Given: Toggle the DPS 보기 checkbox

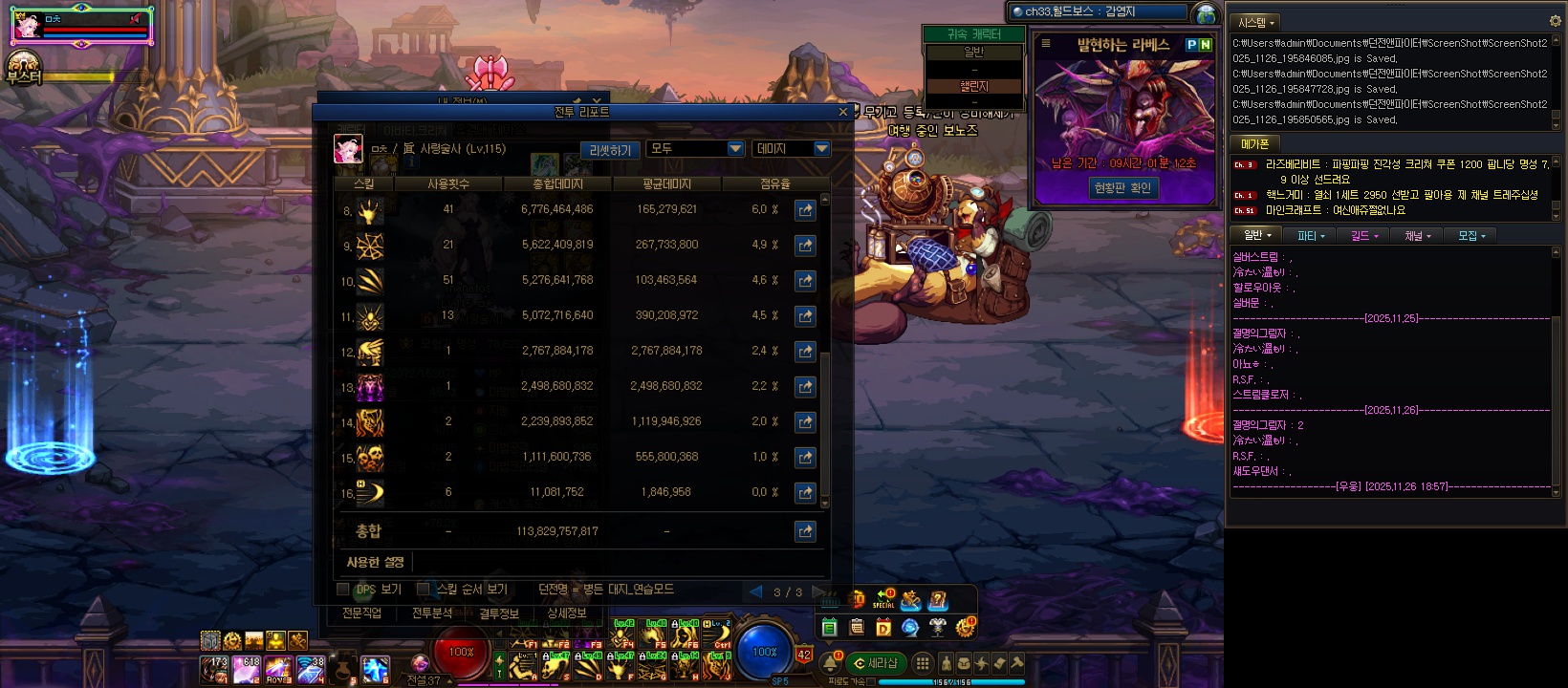Looking at the screenshot, I should (343, 590).
